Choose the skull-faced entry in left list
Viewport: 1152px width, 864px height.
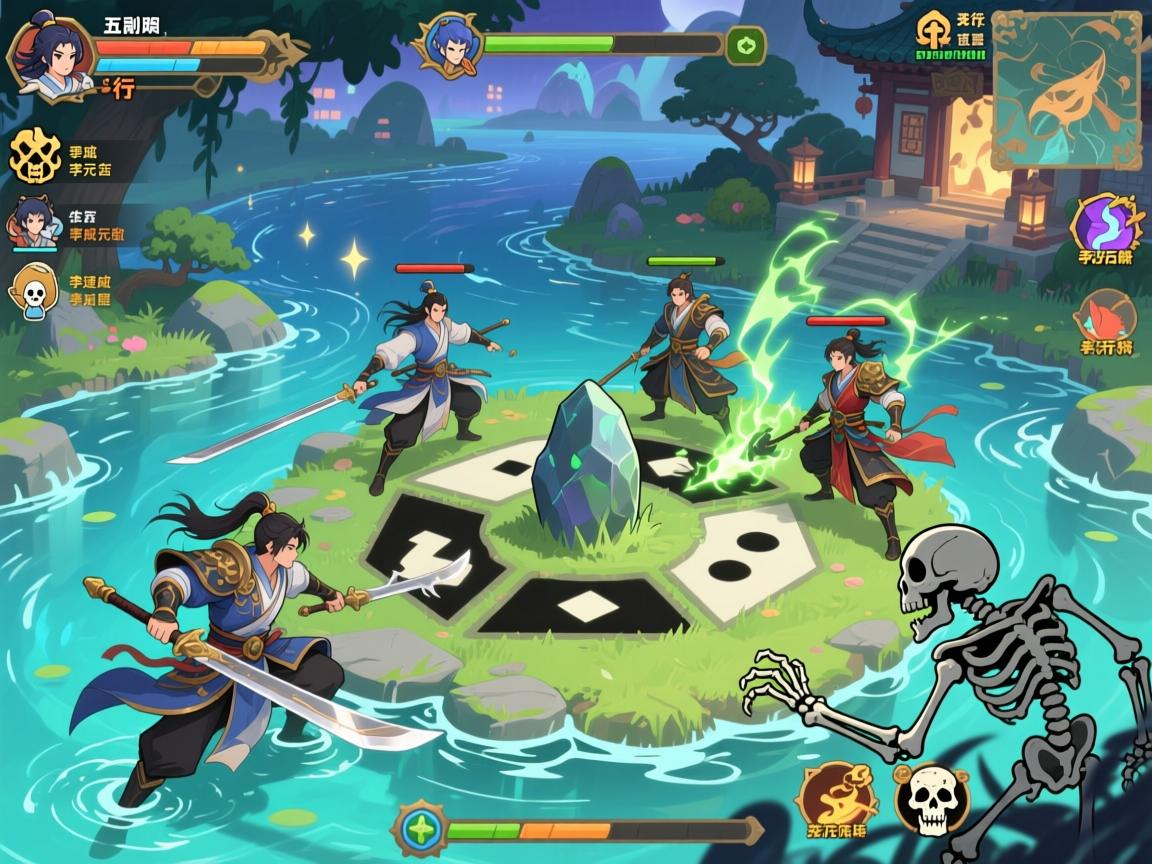coord(35,289)
